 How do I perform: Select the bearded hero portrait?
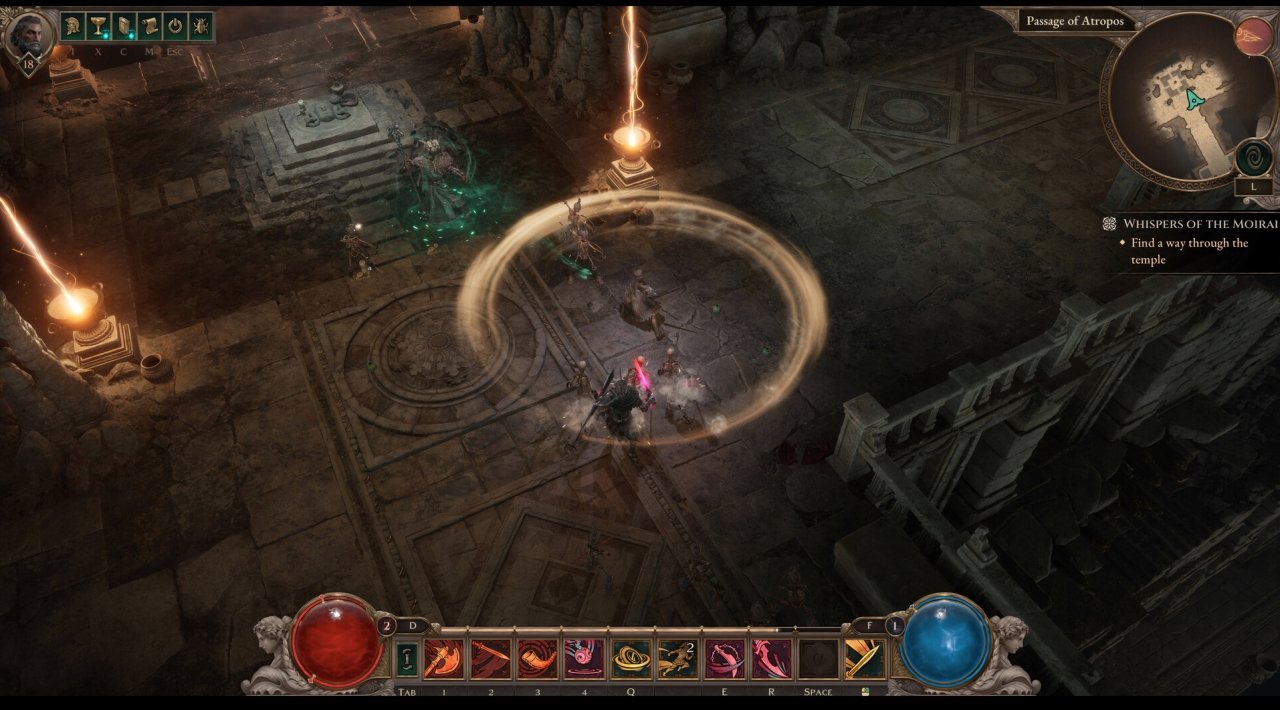(x=27, y=37)
